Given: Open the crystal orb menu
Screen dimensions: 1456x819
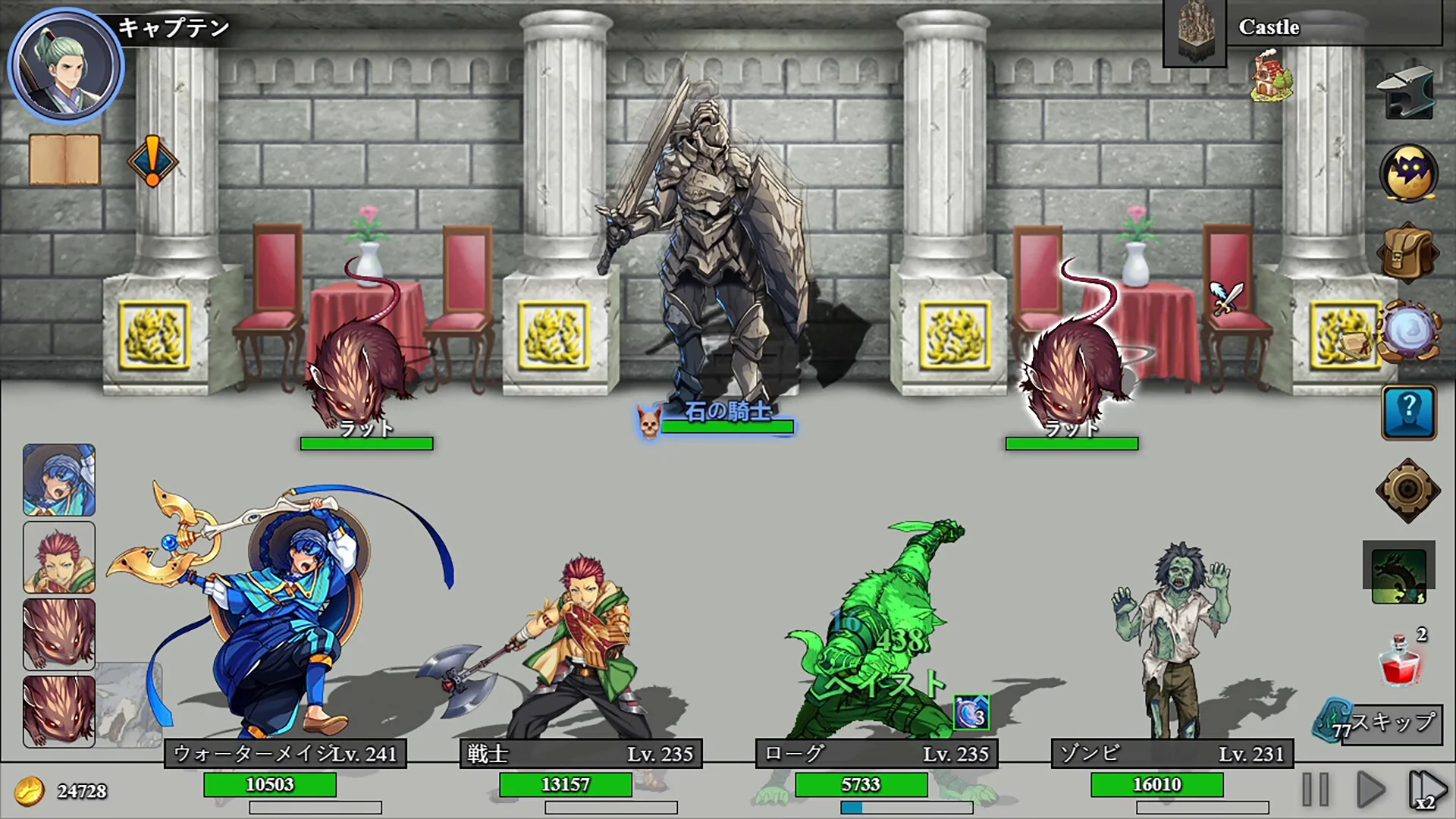Looking at the screenshot, I should point(1409,332).
